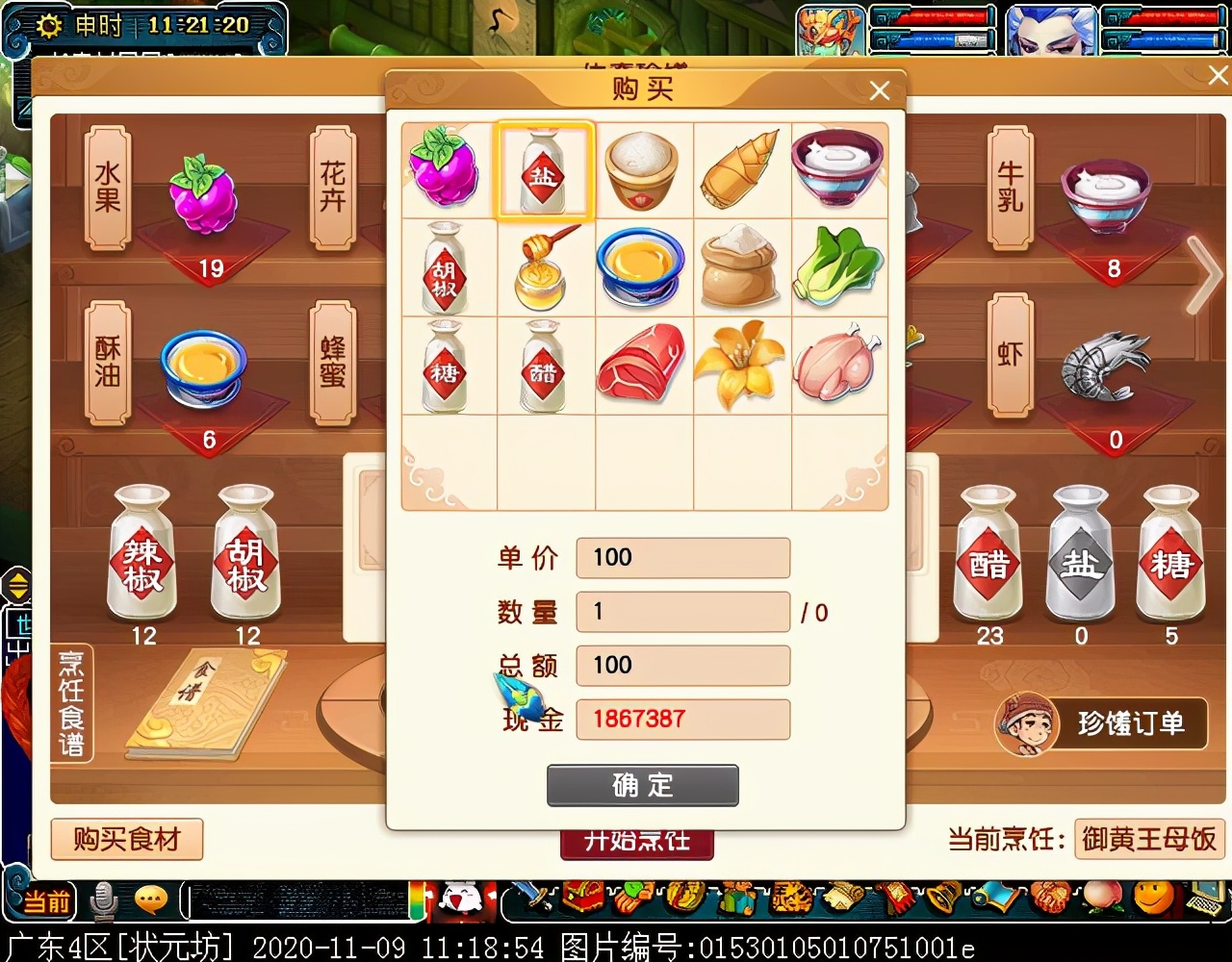The height and width of the screenshot is (962, 1232).
Task: Select the raw red meat item
Action: (x=642, y=365)
